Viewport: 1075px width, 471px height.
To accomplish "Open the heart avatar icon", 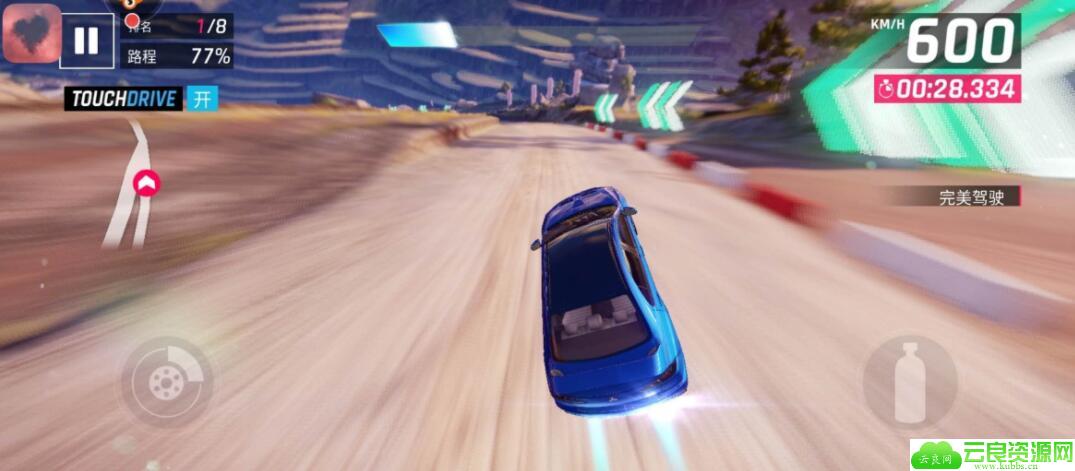I will 31,33.
